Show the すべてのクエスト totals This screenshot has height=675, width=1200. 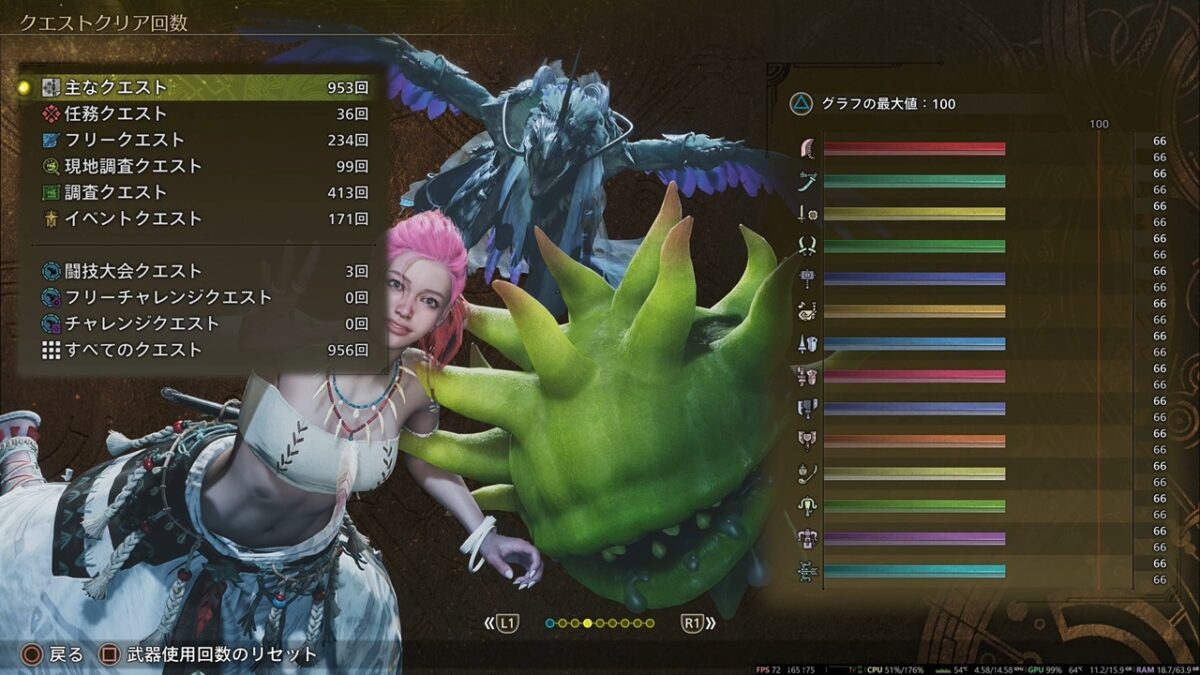coord(200,350)
